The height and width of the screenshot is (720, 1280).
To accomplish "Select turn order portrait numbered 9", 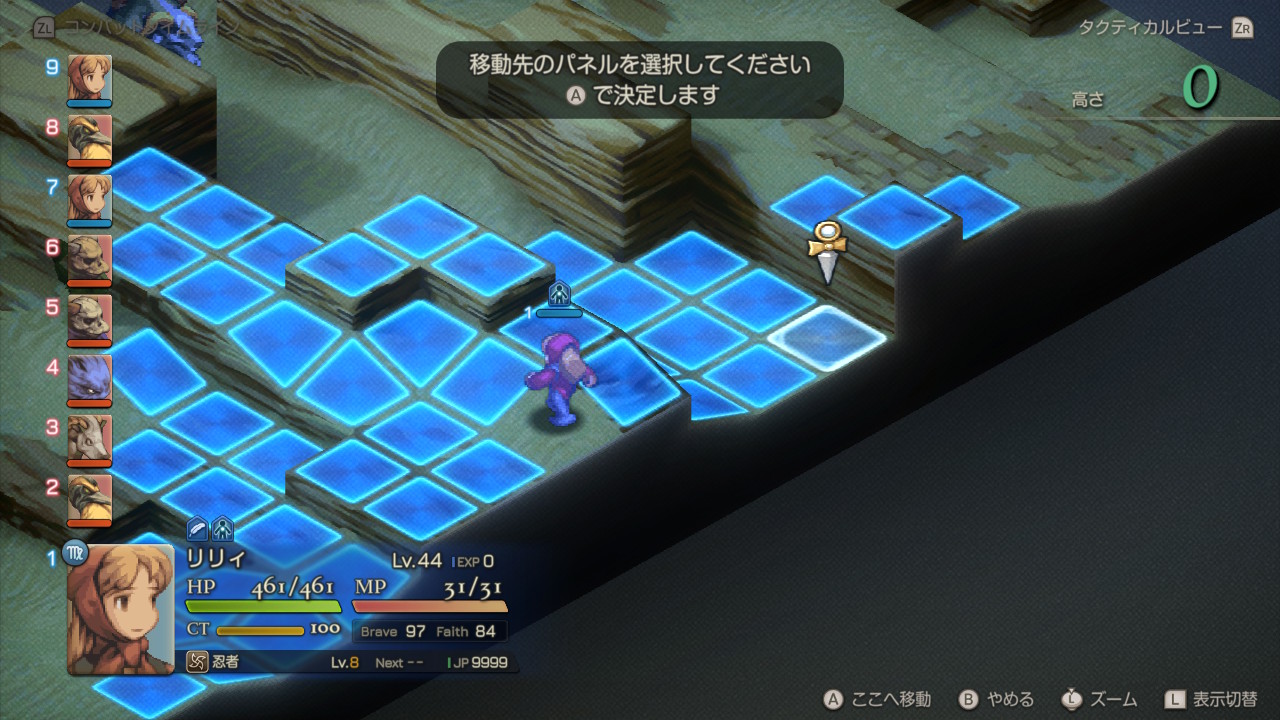I will 90,79.
